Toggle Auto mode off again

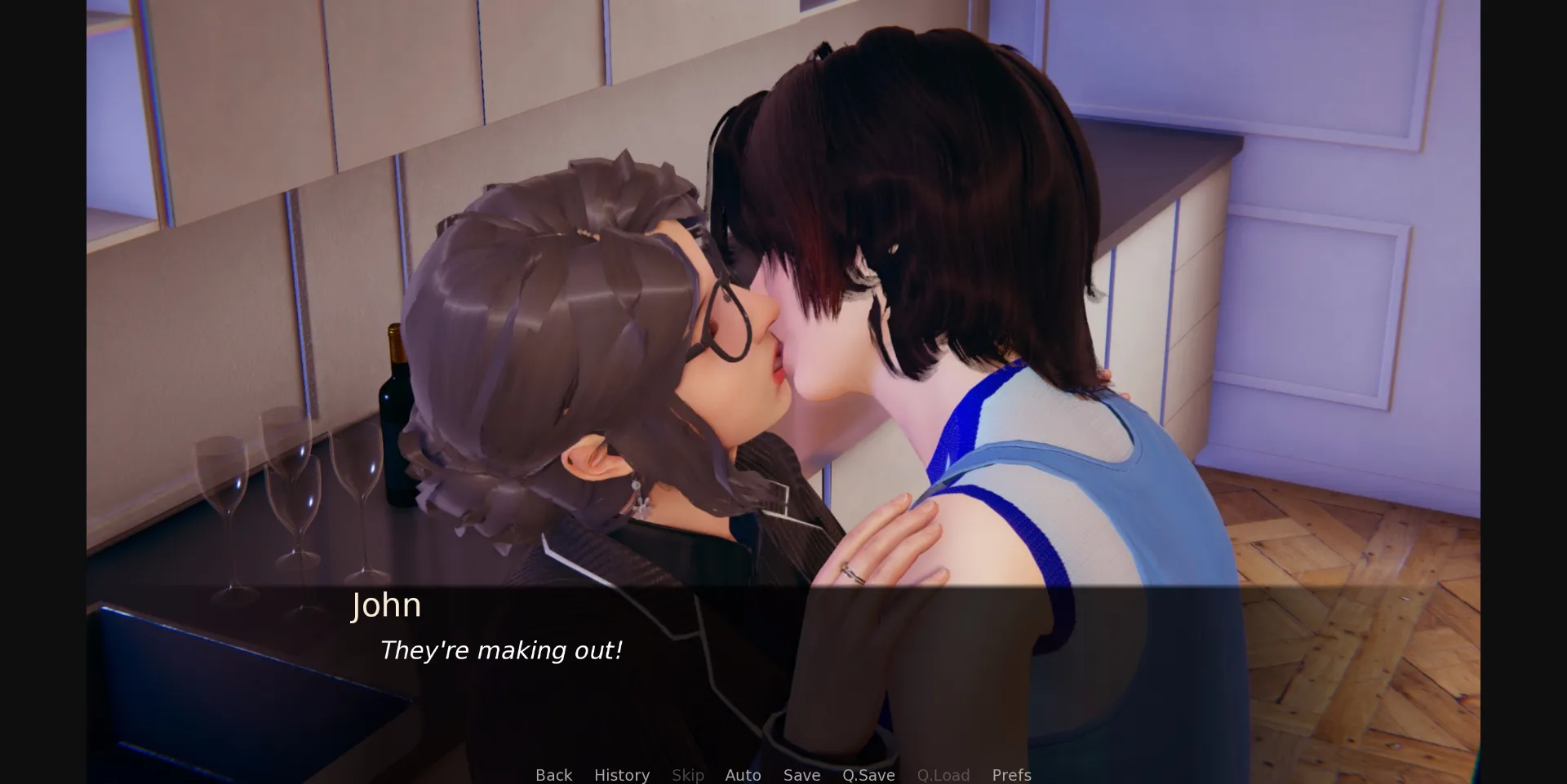(x=743, y=775)
